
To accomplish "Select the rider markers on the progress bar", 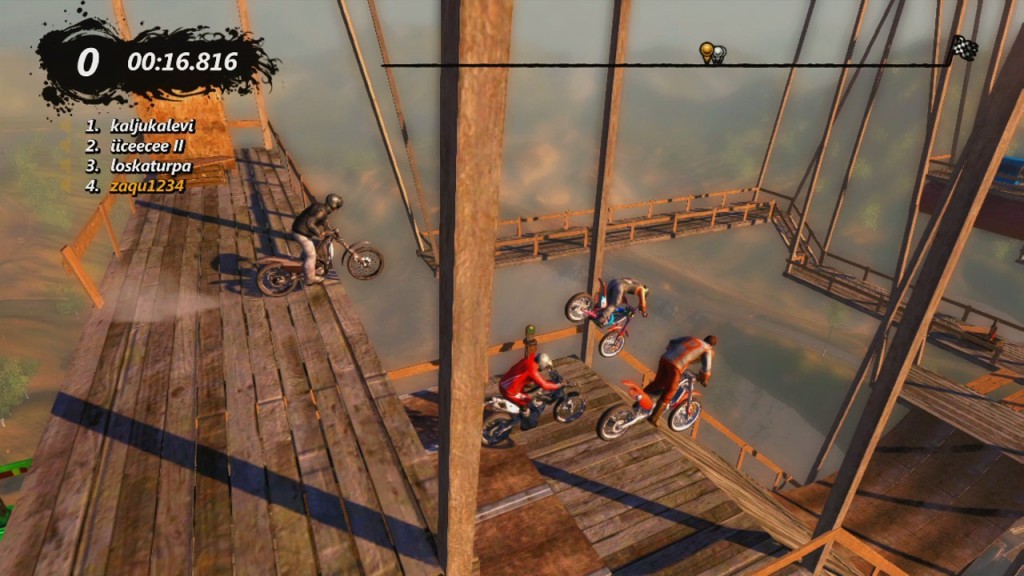I will (711, 53).
